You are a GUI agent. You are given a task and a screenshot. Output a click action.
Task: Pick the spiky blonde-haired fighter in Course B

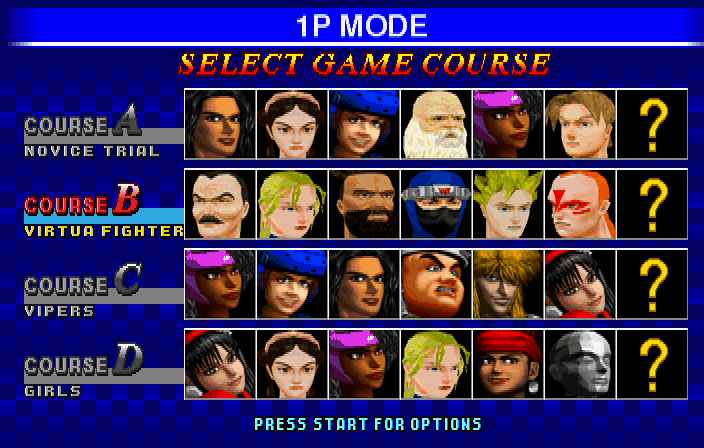pos(507,204)
